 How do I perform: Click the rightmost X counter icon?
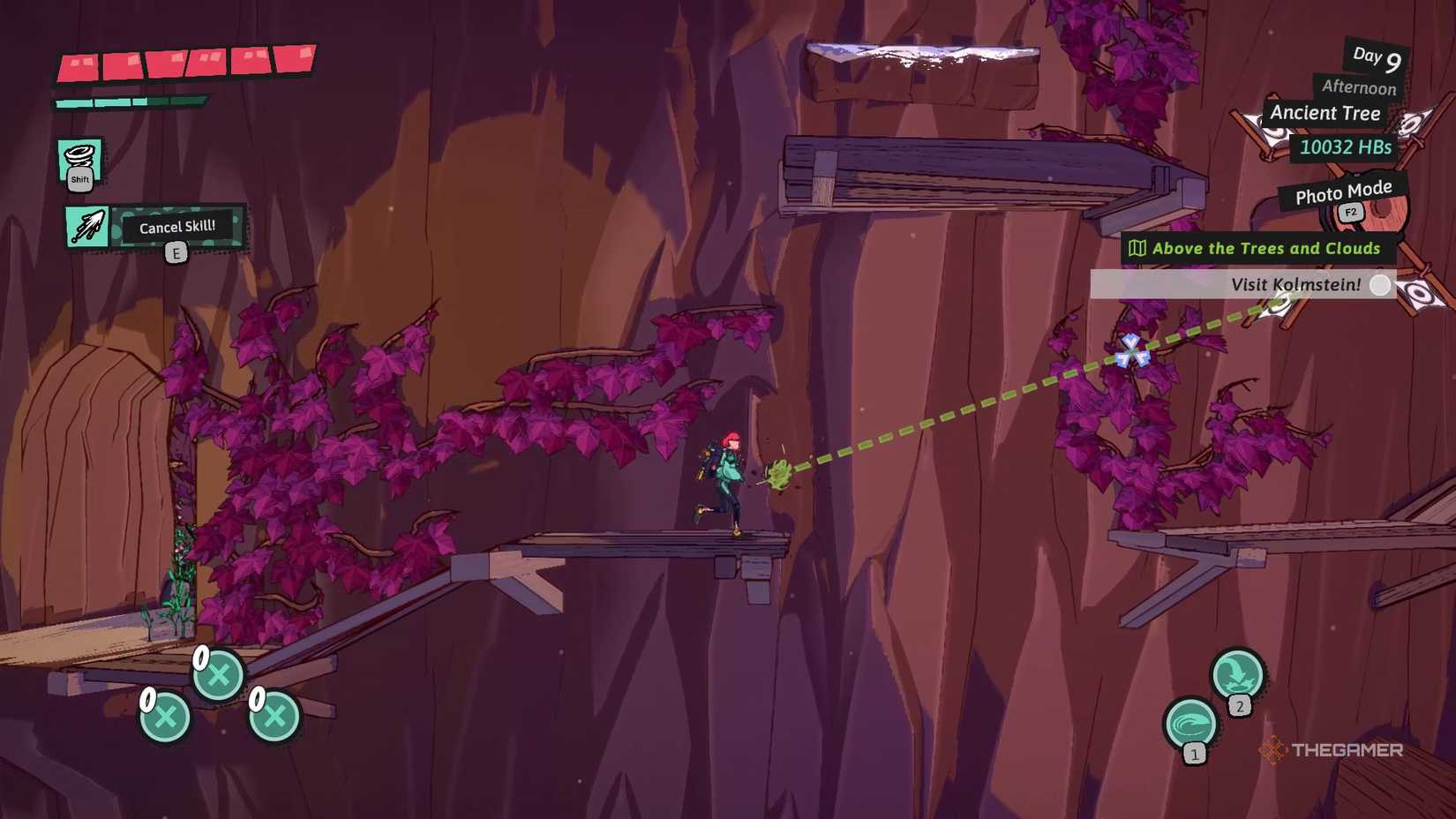coord(274,718)
